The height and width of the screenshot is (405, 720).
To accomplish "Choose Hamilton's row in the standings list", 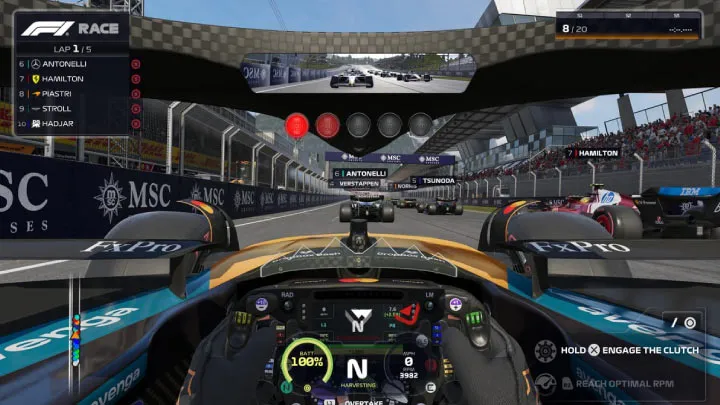I will [x=72, y=79].
